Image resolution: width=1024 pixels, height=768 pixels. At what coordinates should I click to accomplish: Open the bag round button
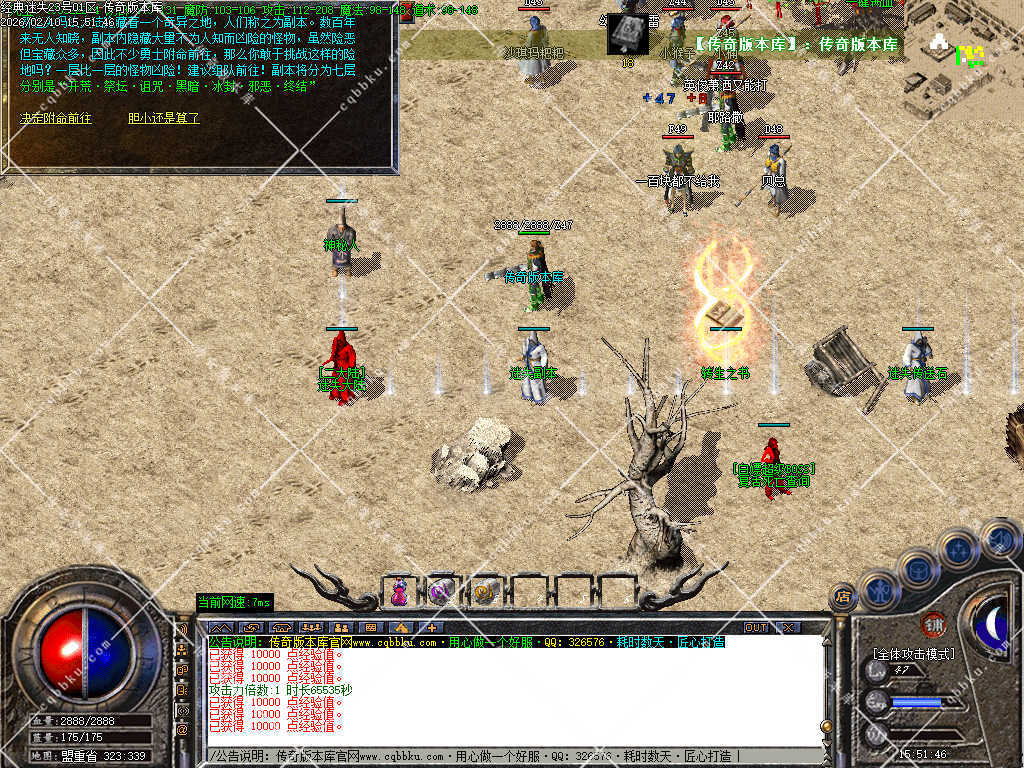[918, 569]
